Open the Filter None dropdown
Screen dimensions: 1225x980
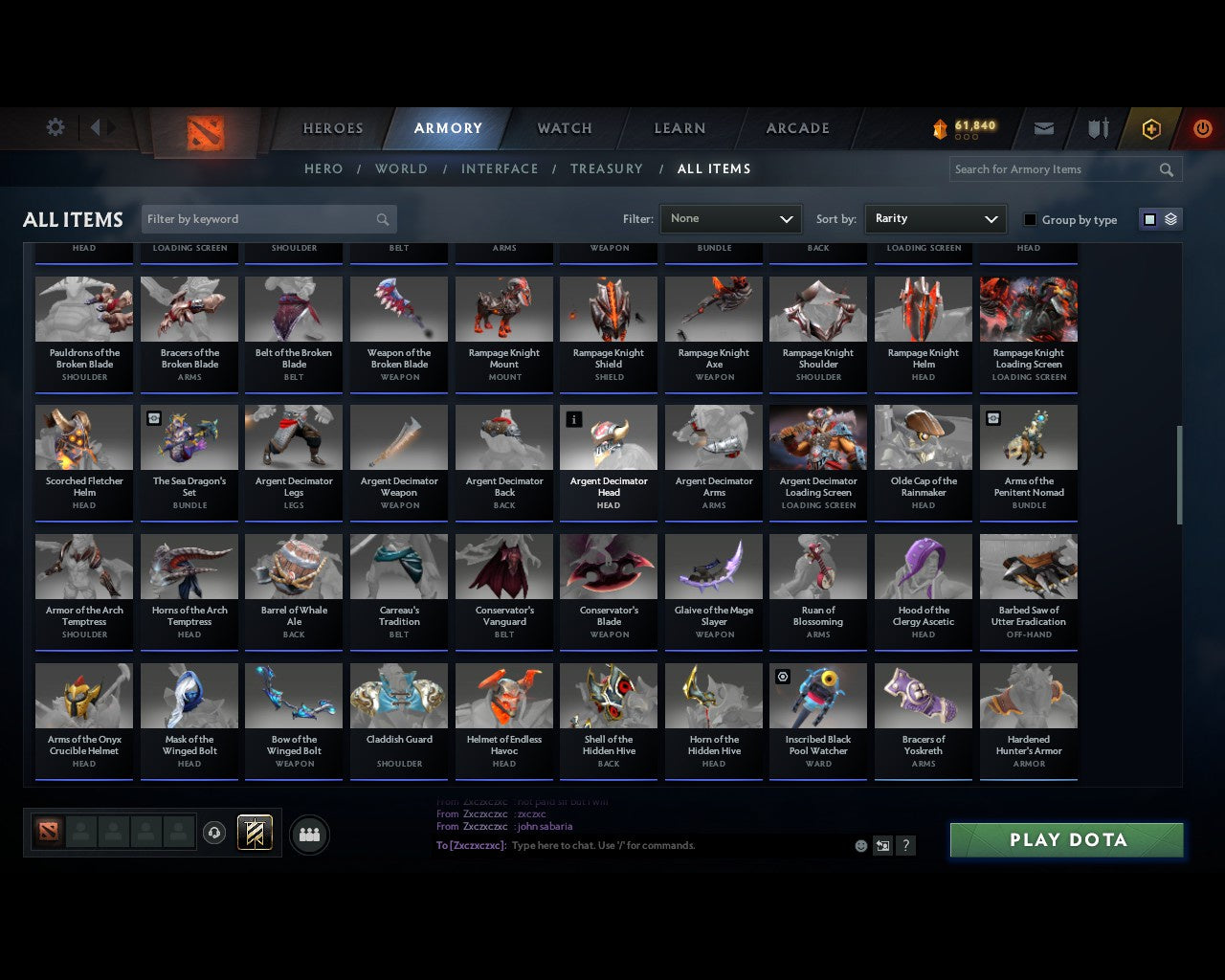[730, 218]
